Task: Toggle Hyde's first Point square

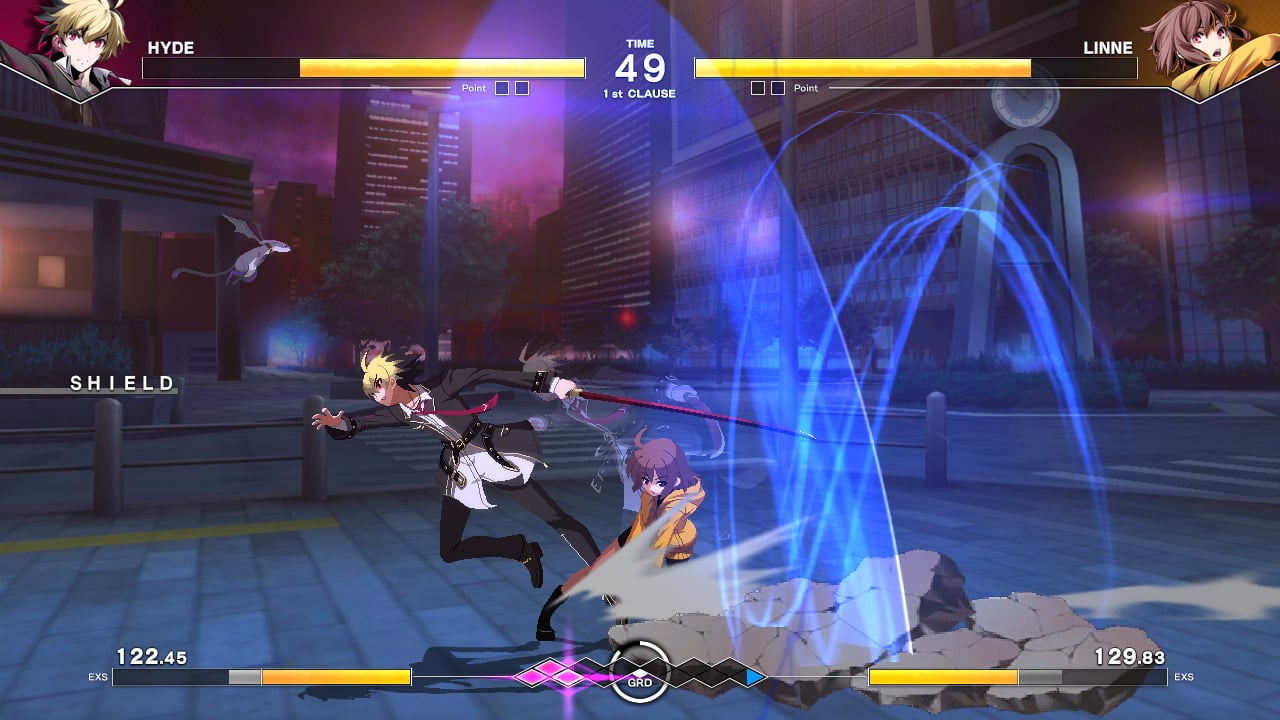Action: pyautogui.click(x=500, y=88)
